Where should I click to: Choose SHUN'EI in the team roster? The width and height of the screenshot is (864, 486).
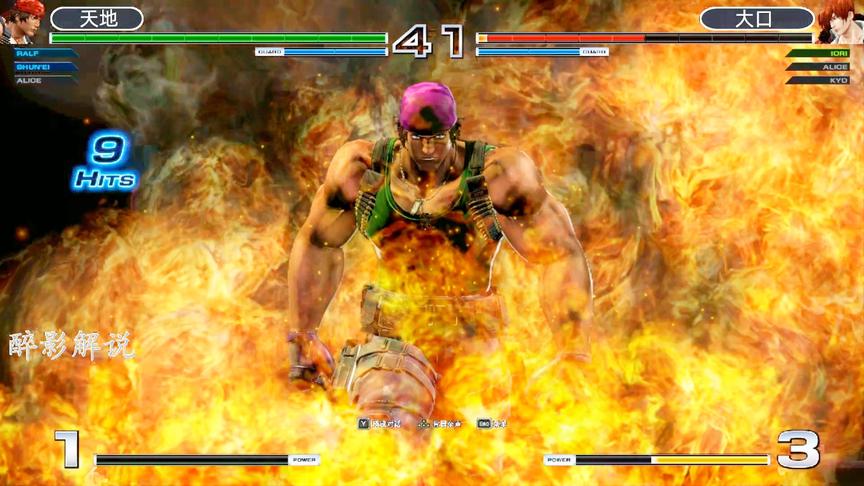tap(44, 66)
